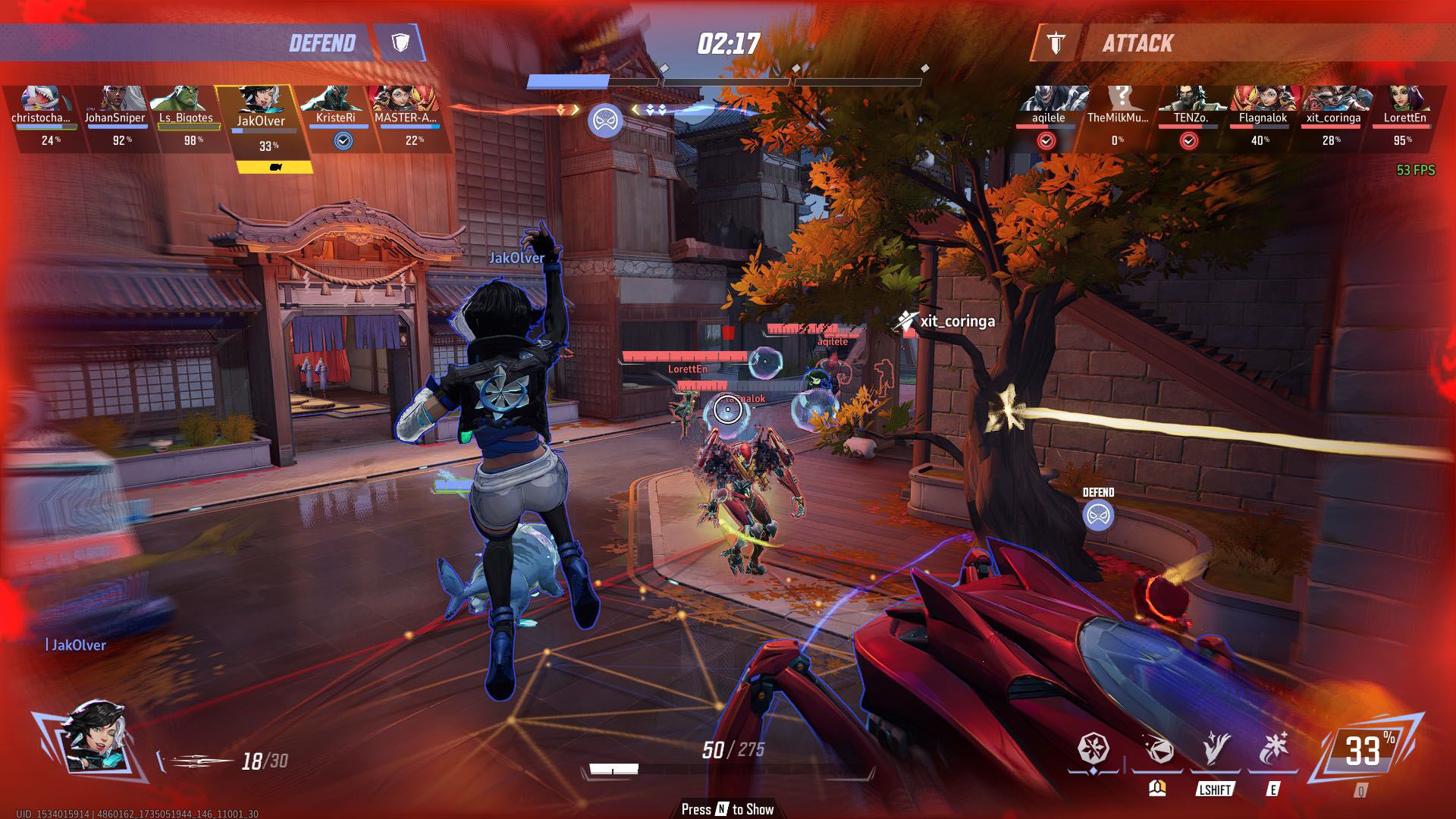Screen dimensions: 1456x819
Task: Click LorettEn's enemy portrait
Action: point(1404,100)
